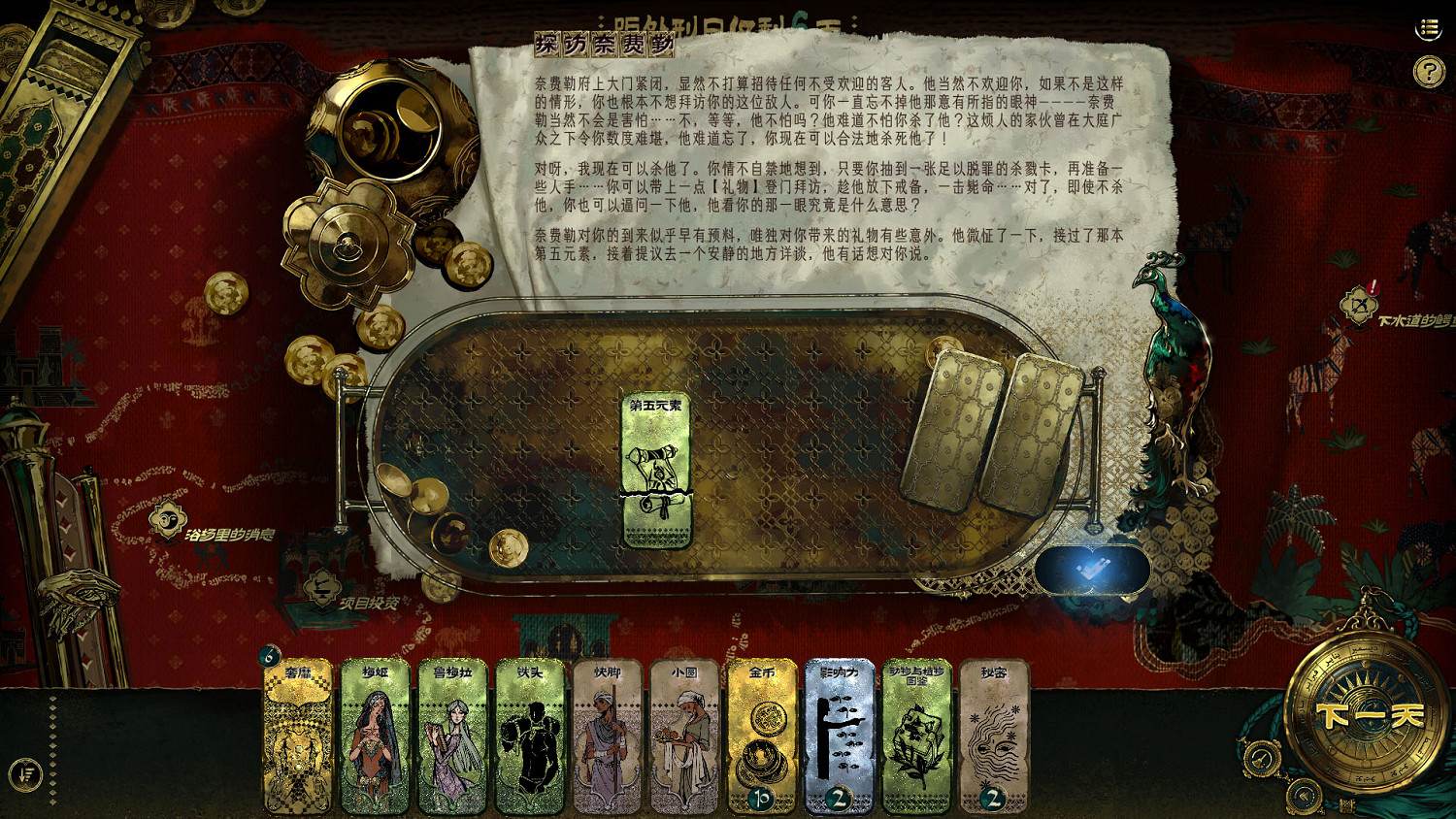The image size is (1456, 819).
Task: Click the circular back-arrow medallion icon
Action: (x=1304, y=794)
